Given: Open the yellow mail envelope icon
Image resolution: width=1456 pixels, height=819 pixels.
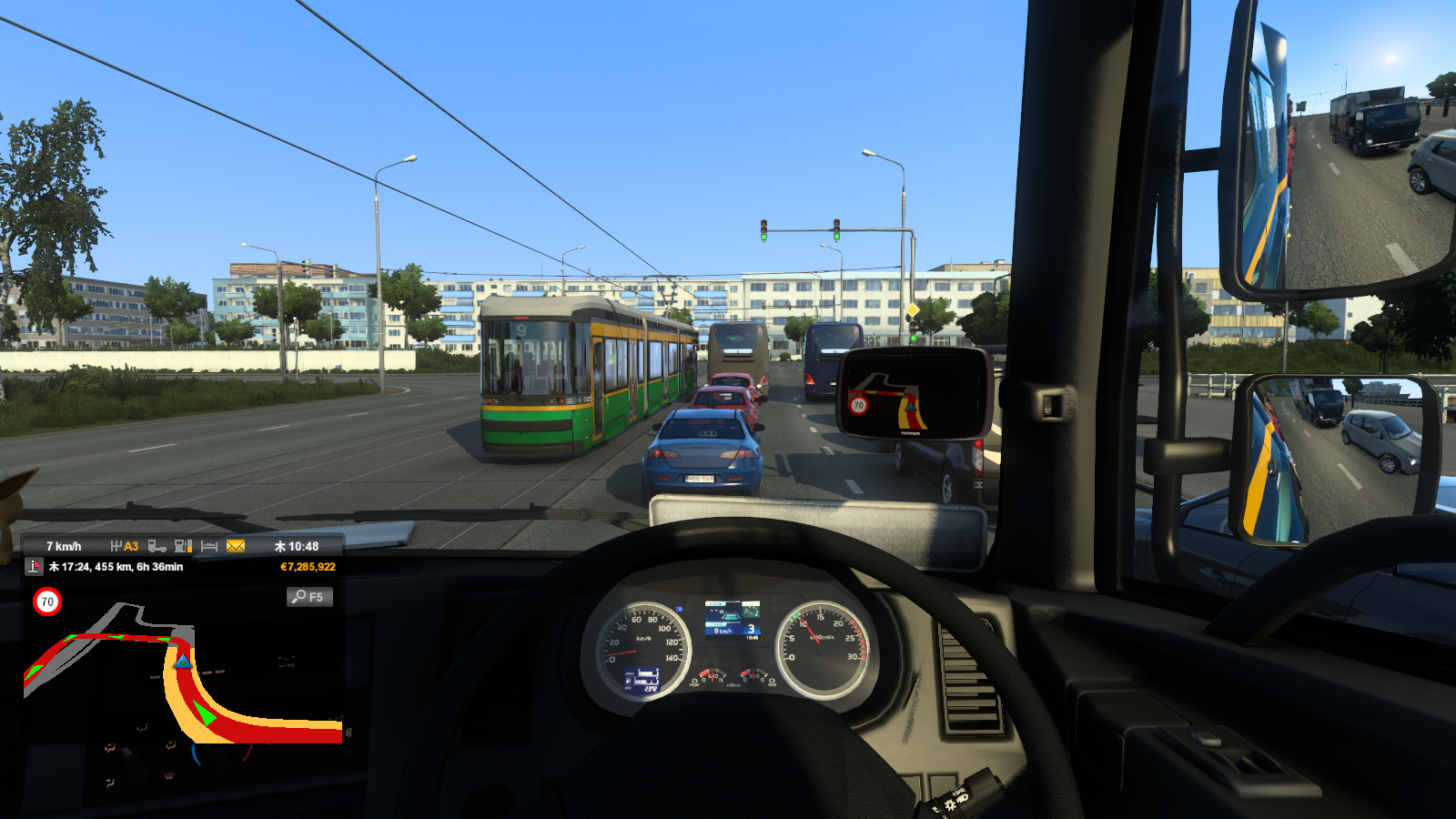Looking at the screenshot, I should (x=236, y=546).
